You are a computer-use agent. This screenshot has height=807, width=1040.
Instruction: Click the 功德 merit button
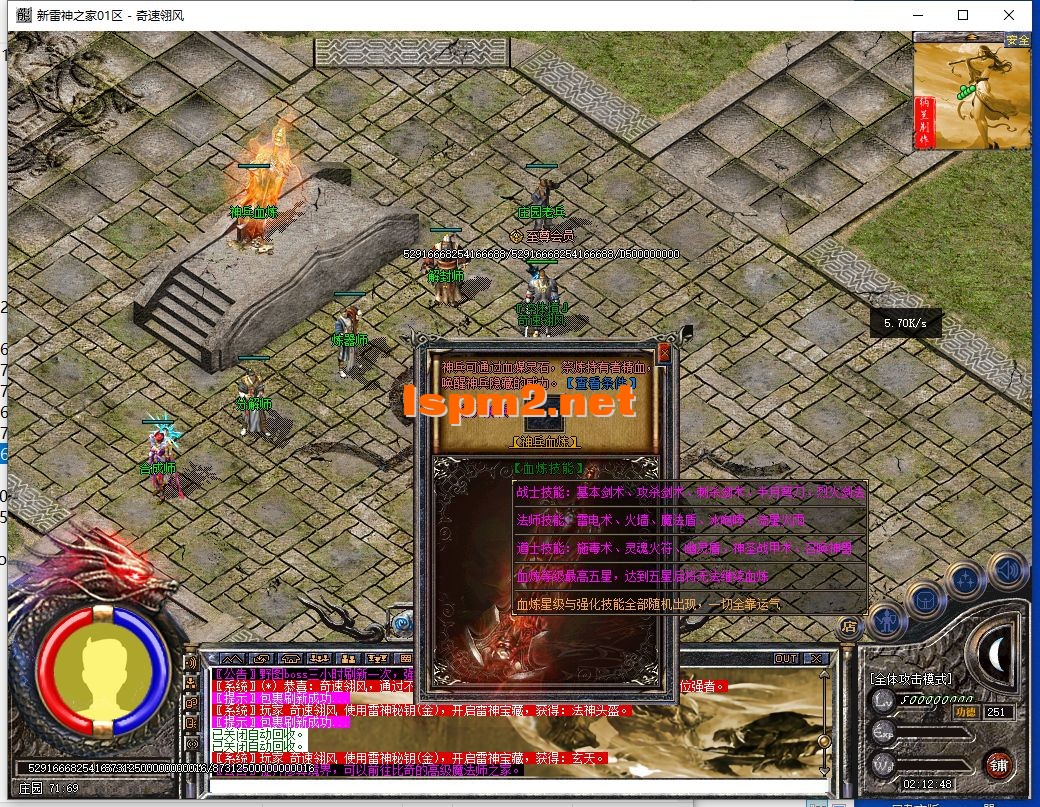(x=965, y=712)
